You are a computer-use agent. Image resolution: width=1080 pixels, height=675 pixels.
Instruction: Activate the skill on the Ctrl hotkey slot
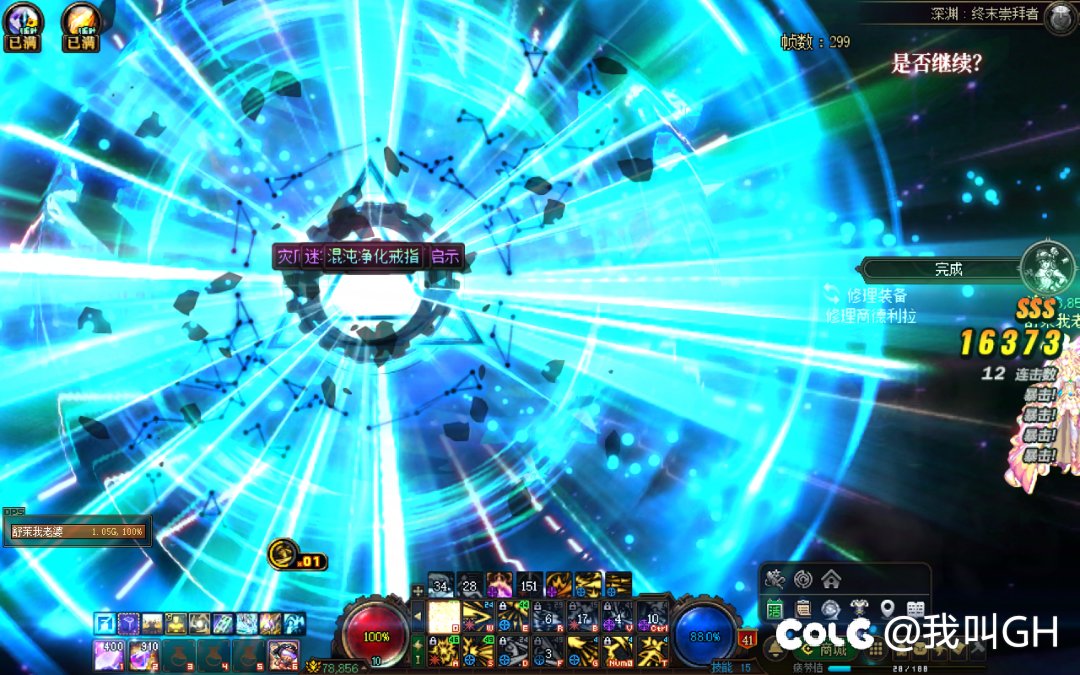pyautogui.click(x=652, y=616)
